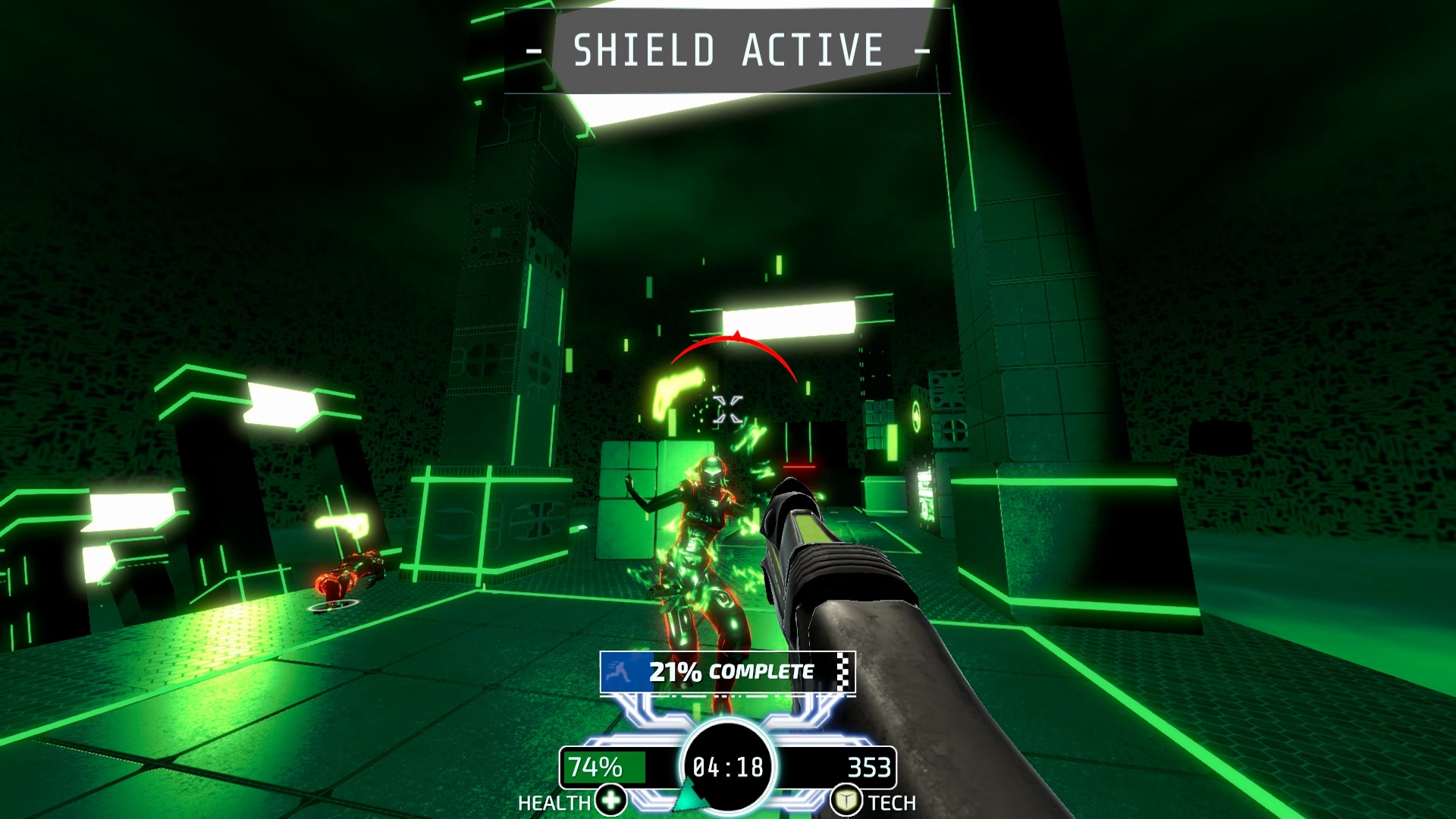Click the 21% COMPLETE text
The height and width of the screenshot is (819, 1456).
click(730, 670)
